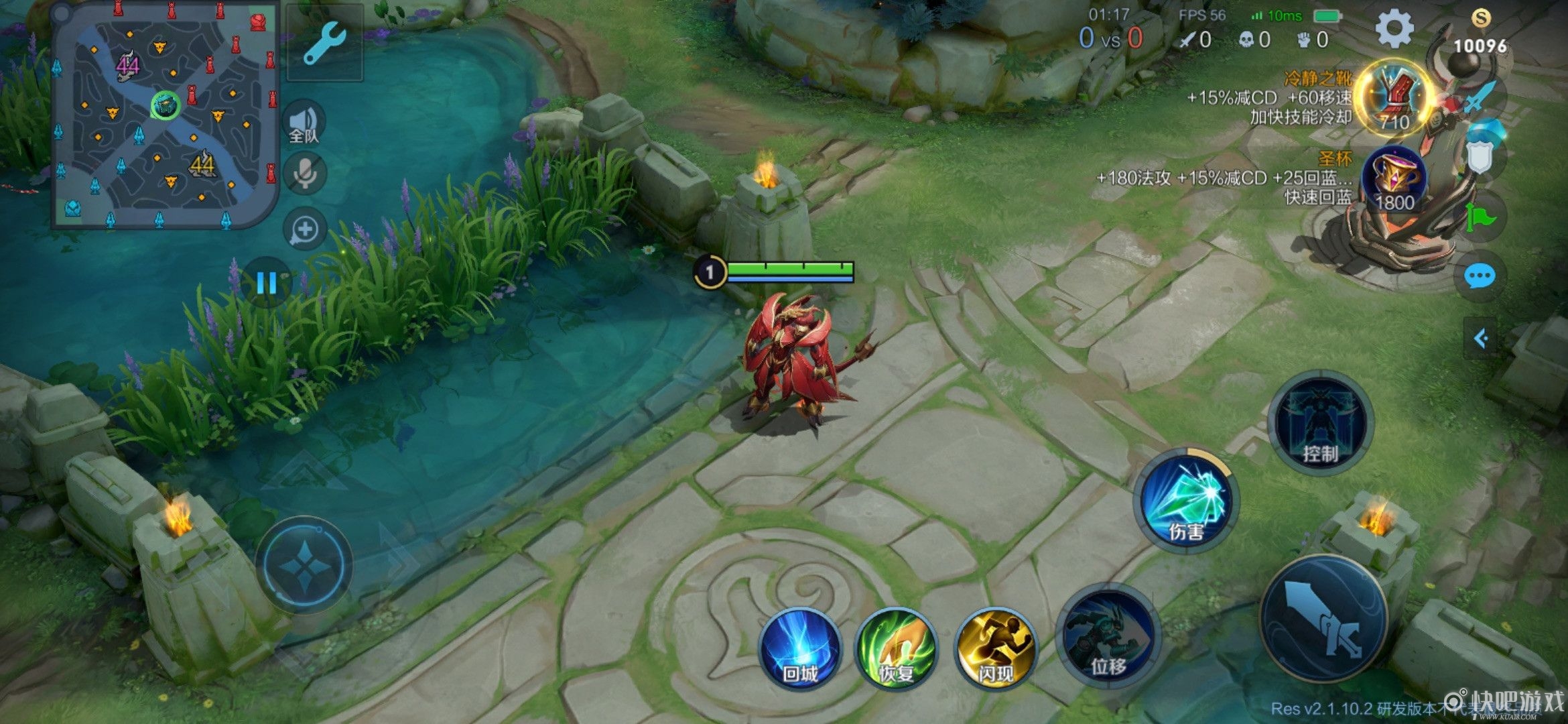Send the green flag signal
Image resolution: width=1568 pixels, height=724 pixels.
pyautogui.click(x=1480, y=217)
